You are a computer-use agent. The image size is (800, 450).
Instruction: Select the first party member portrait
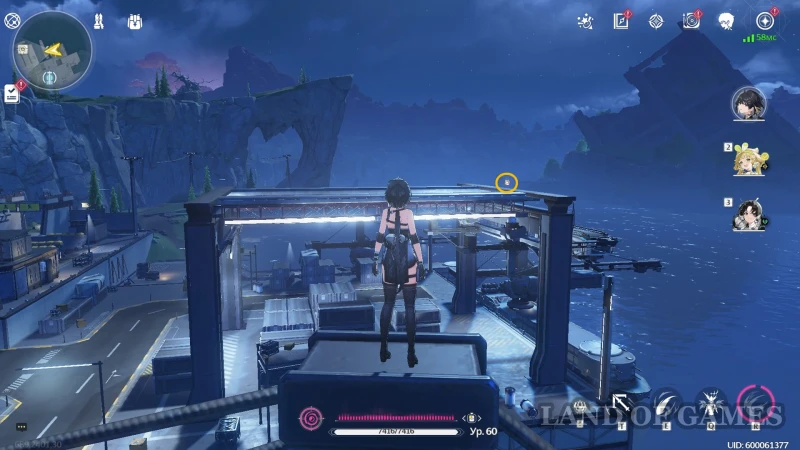coord(748,101)
